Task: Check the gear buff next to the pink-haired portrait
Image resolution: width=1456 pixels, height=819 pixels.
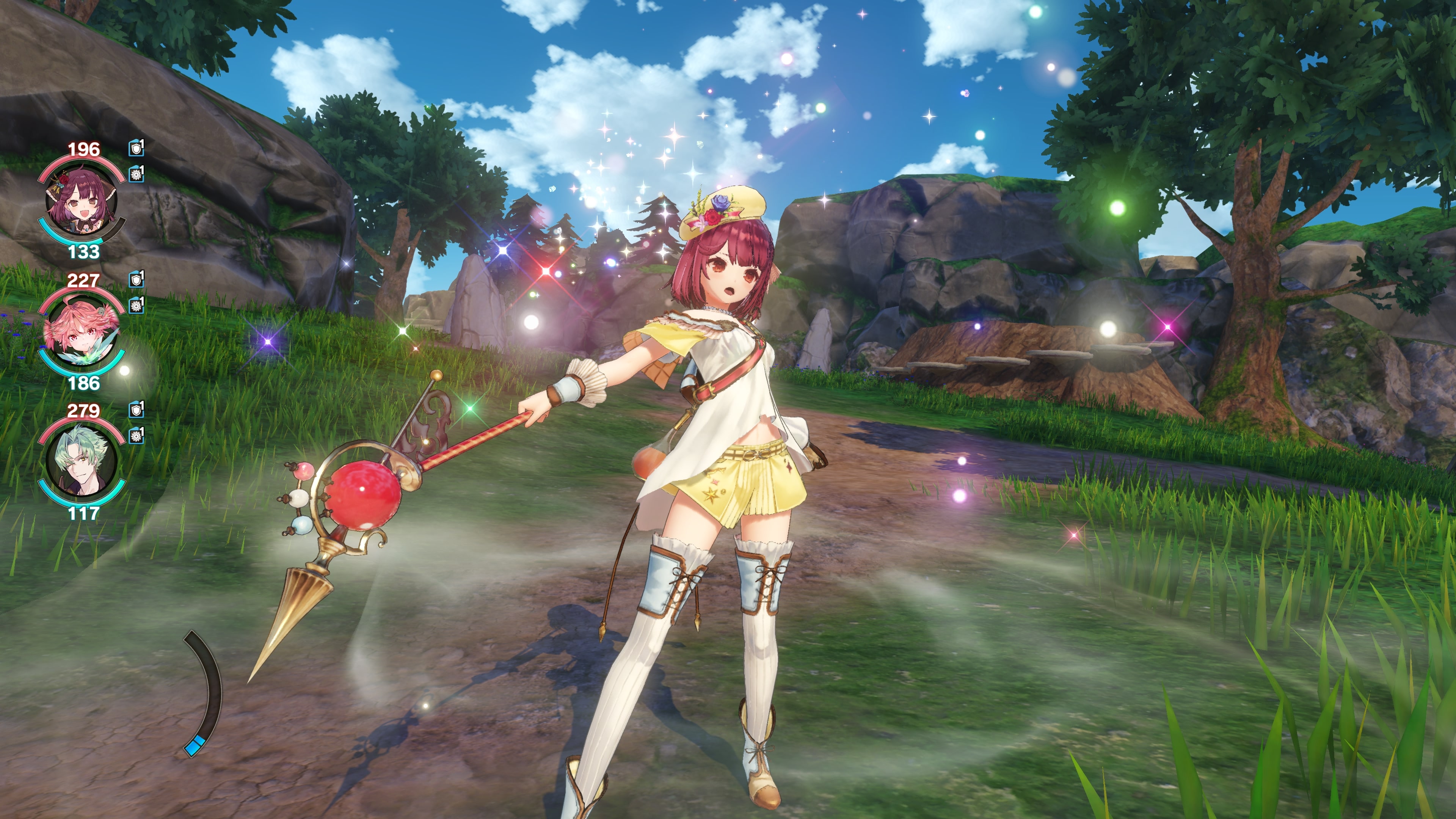Action: (136, 305)
